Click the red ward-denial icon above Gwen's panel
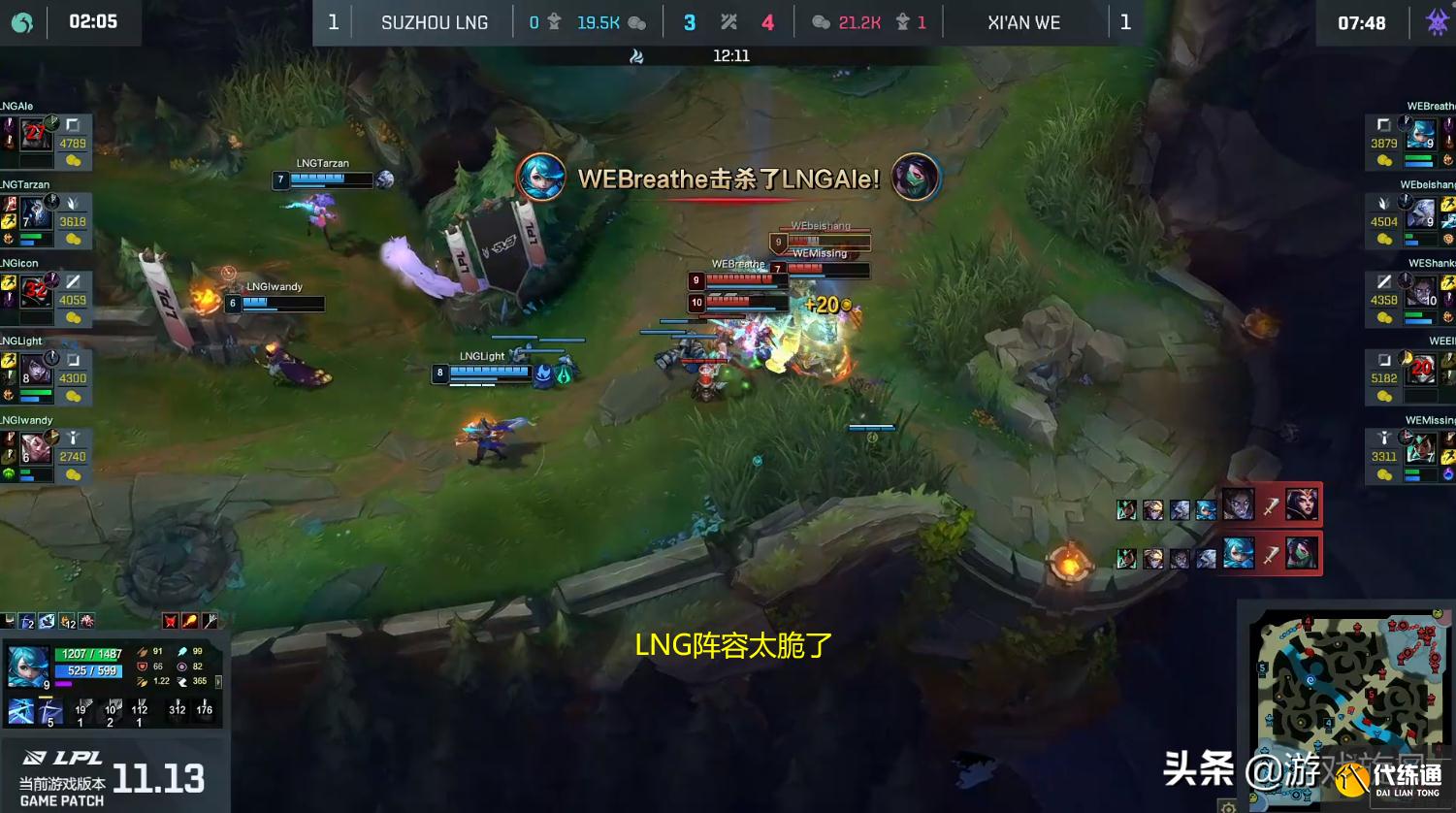The image size is (1456, 813). [170, 620]
